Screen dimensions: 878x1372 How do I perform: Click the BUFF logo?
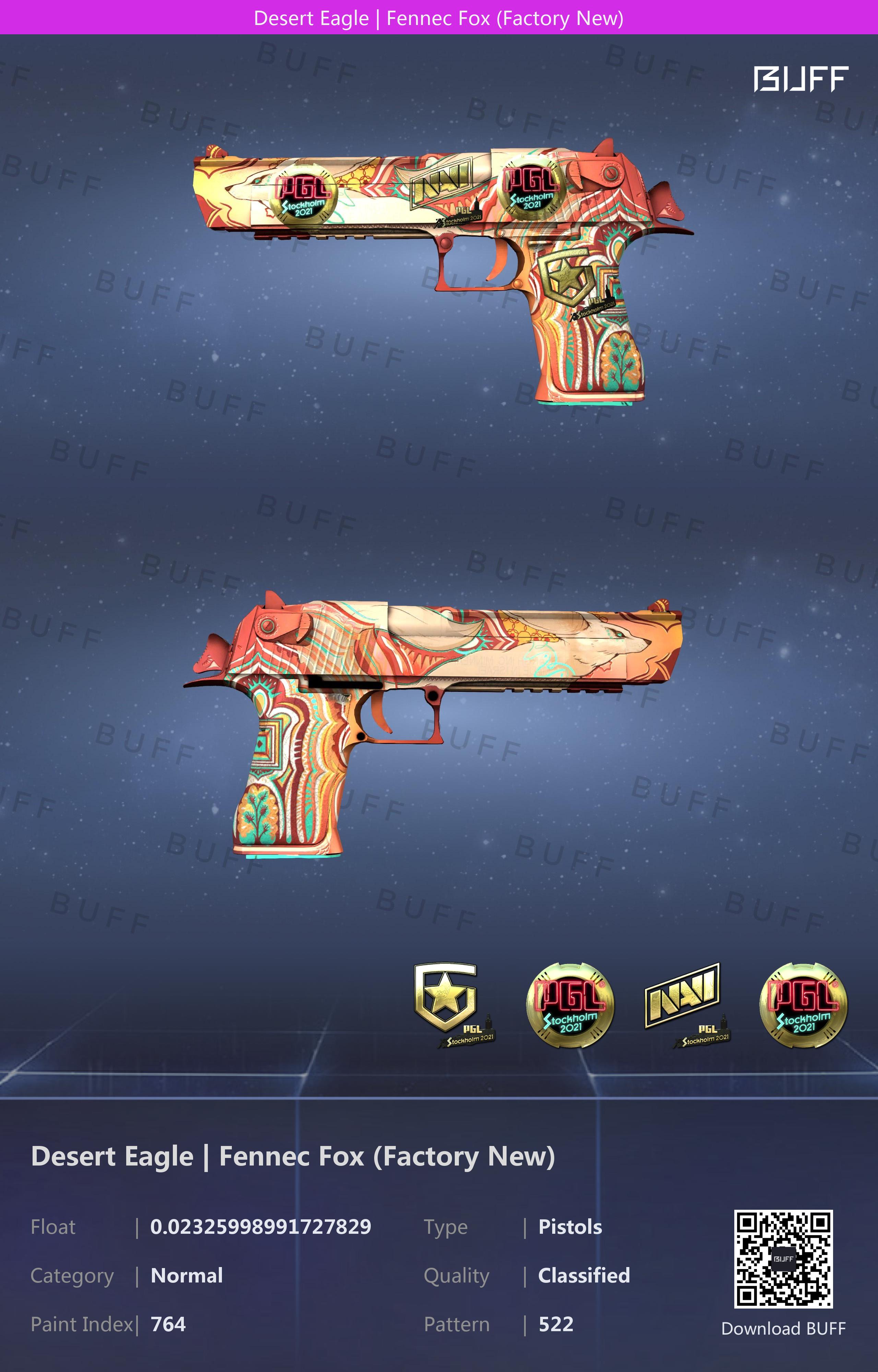[x=800, y=79]
